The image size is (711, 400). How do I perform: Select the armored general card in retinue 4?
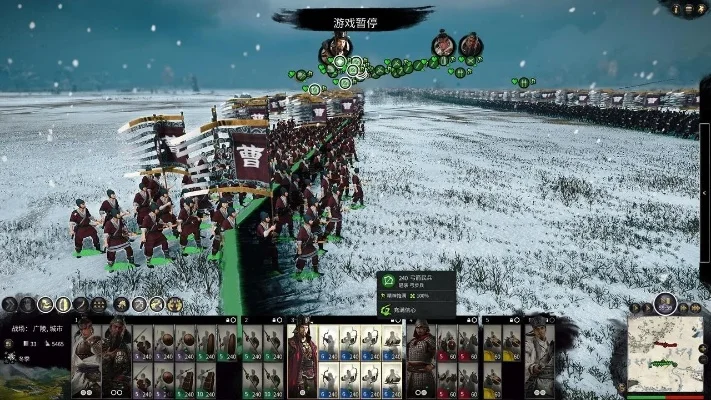419,356
